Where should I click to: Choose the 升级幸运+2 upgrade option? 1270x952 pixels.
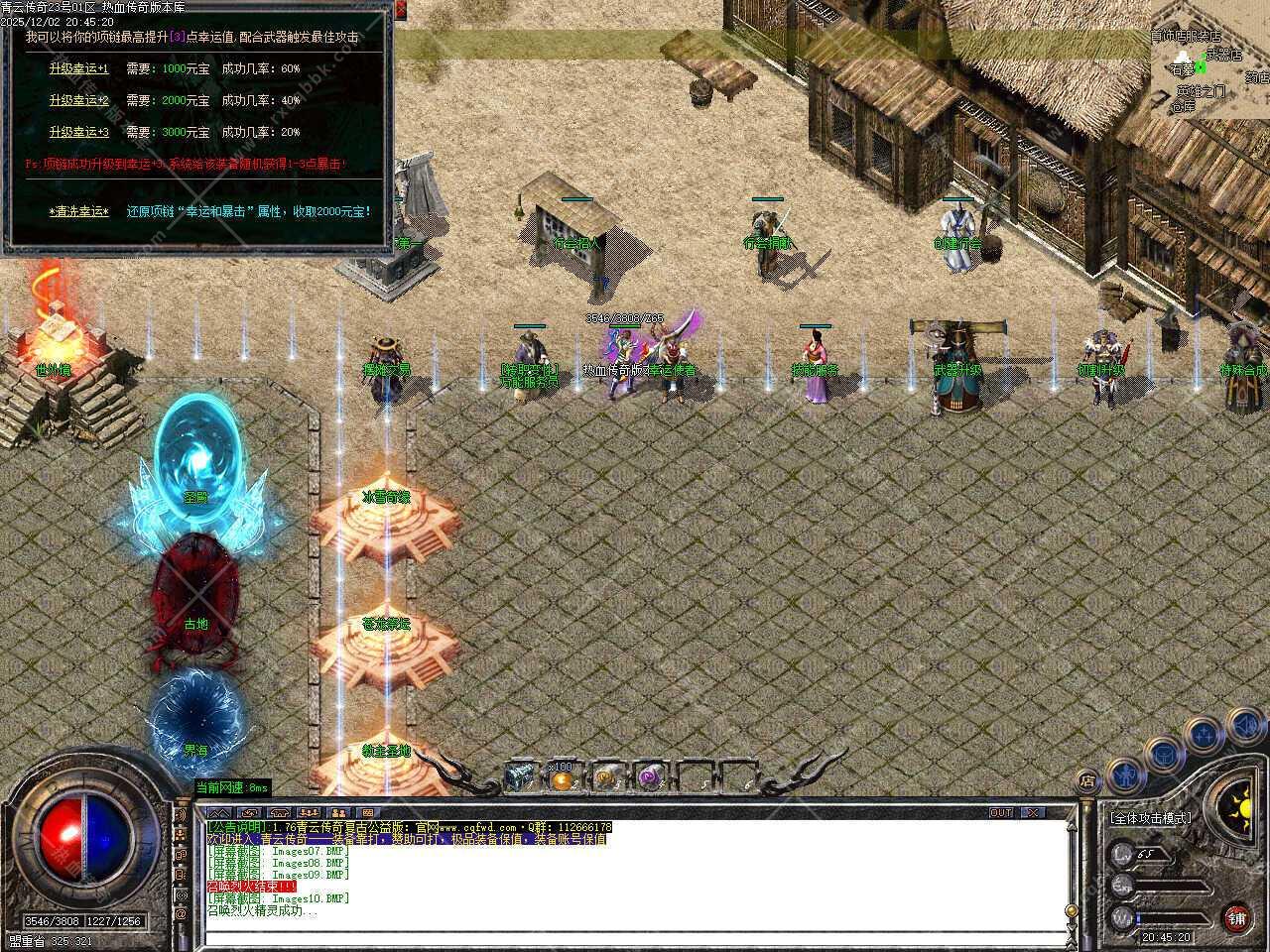pos(78,100)
